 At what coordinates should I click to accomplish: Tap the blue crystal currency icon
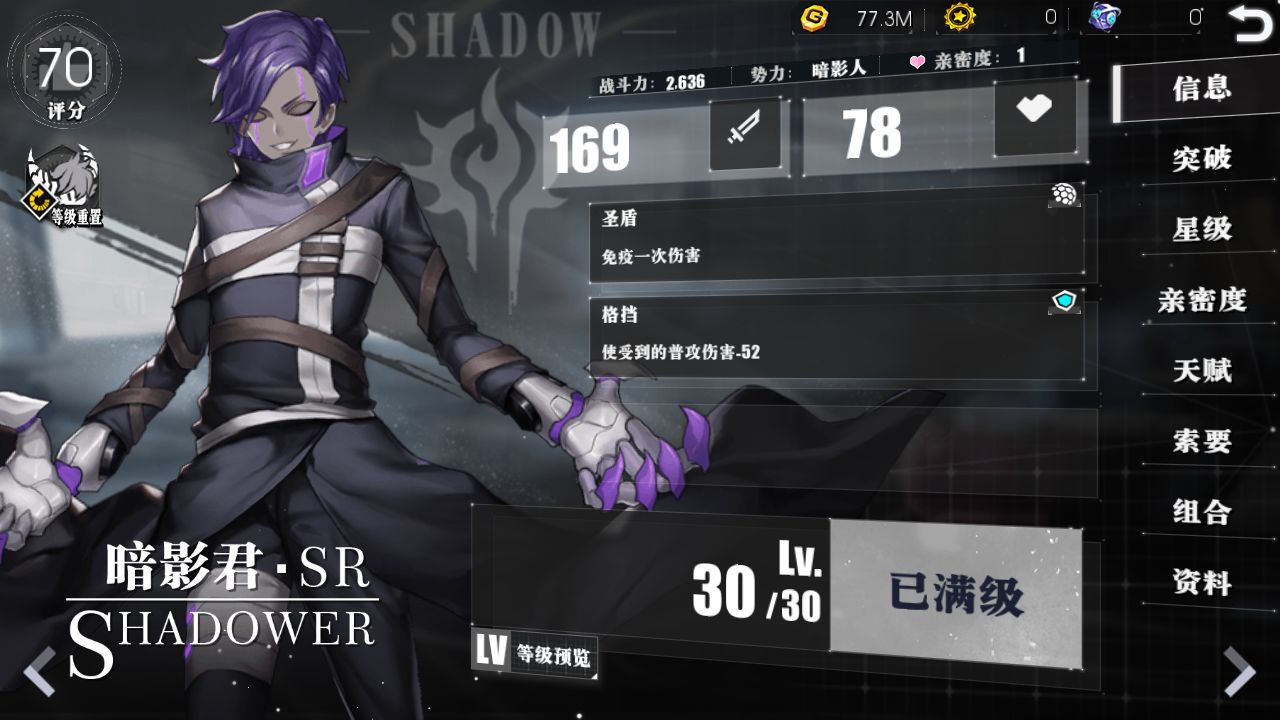pyautogui.click(x=1103, y=15)
